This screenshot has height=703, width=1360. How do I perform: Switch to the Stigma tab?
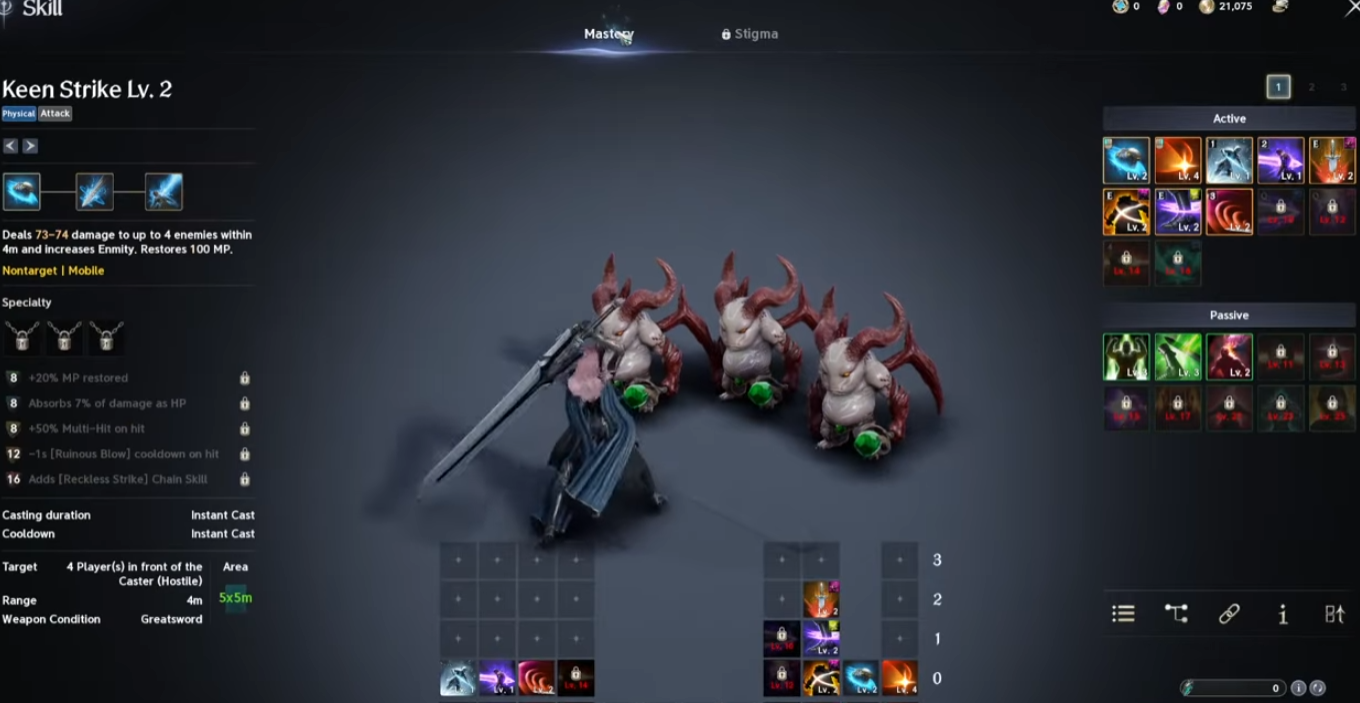(749, 34)
